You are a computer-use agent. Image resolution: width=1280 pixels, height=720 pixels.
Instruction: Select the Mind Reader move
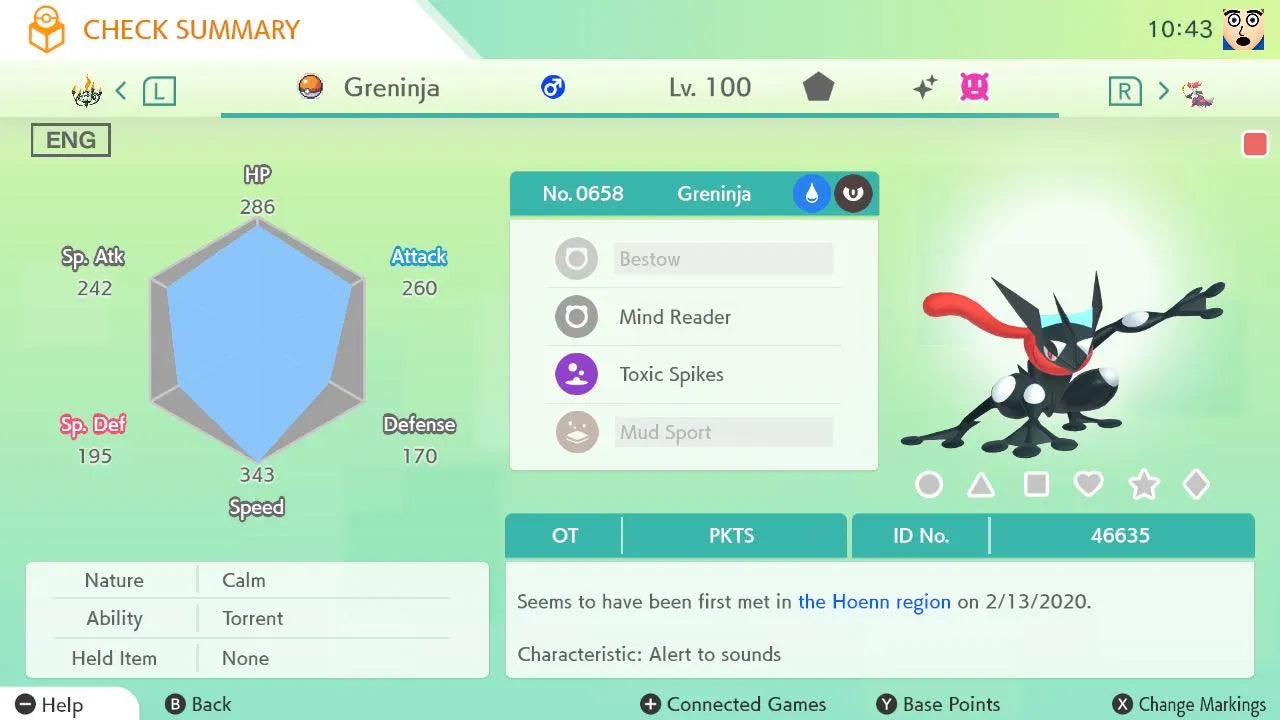(693, 317)
